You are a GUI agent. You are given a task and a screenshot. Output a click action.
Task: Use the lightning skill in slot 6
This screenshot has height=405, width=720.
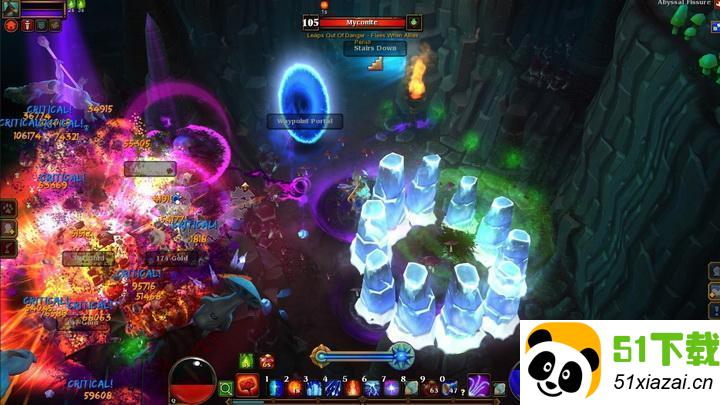click(x=372, y=386)
